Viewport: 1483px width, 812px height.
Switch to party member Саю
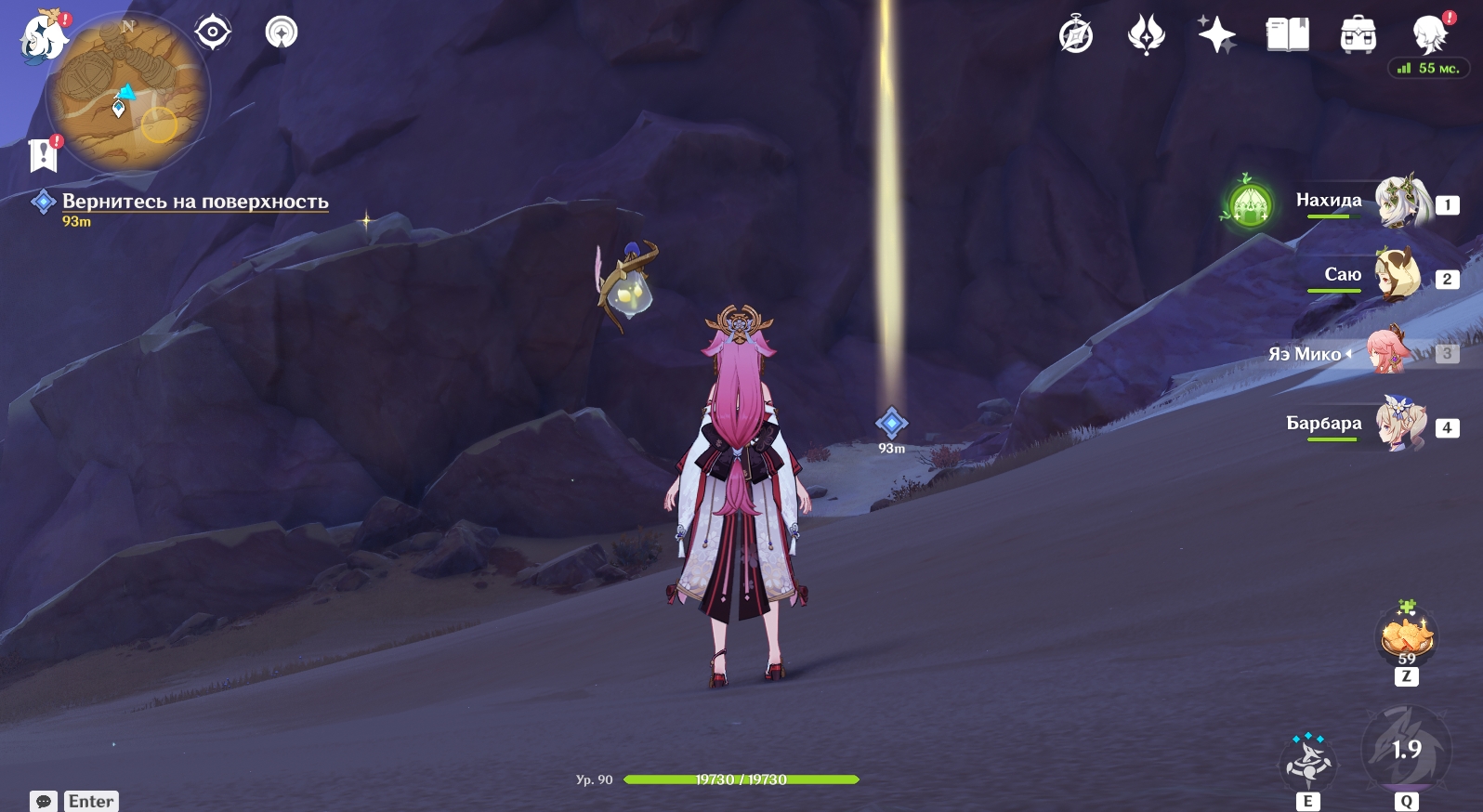1398,274
